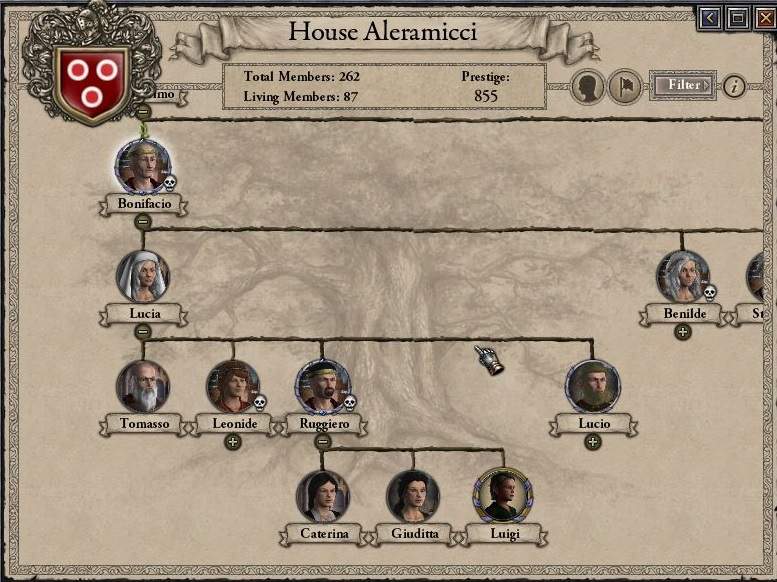Select Giuditta's portrait
Screen dimensions: 777x582
click(x=412, y=496)
